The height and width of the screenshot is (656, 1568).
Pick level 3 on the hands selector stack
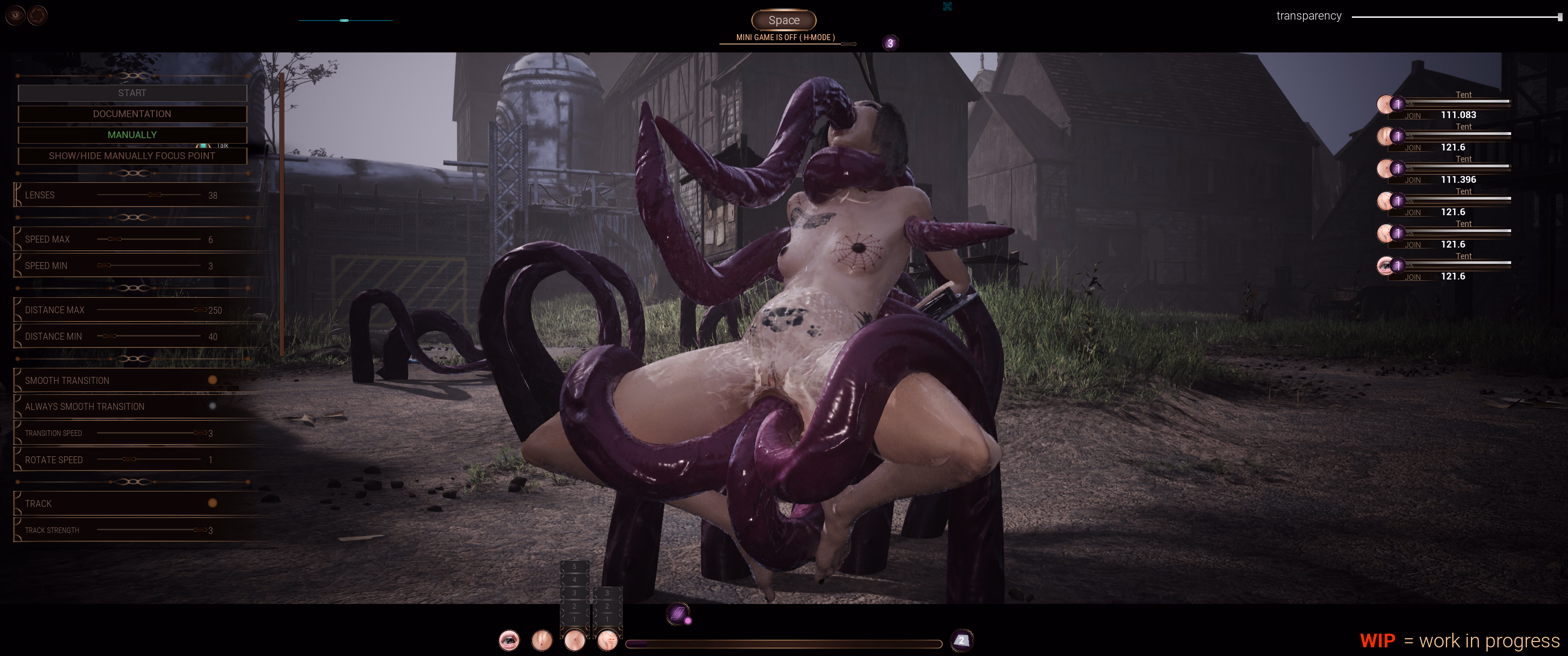(x=607, y=594)
